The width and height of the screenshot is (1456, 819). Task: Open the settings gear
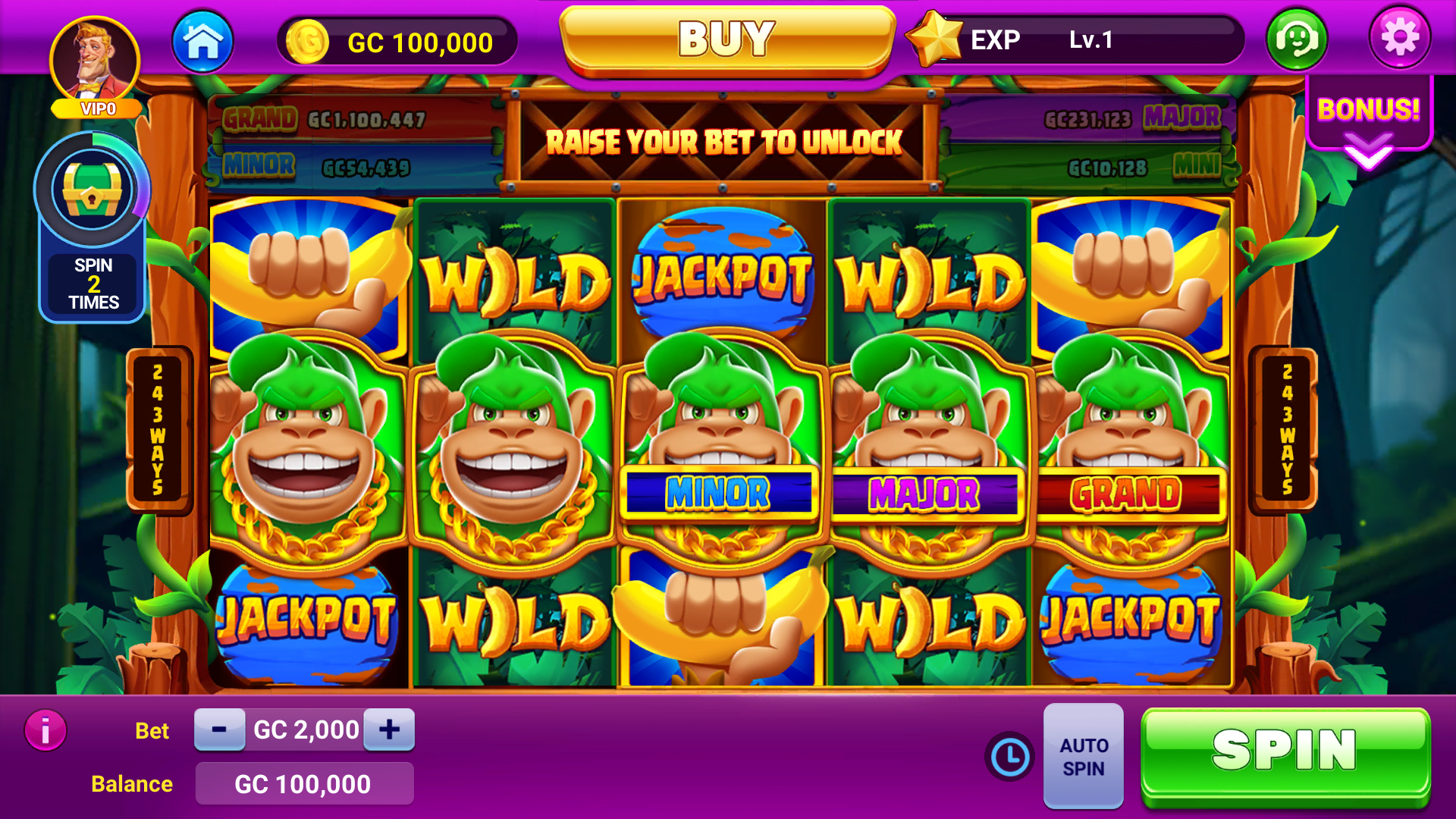point(1399,38)
